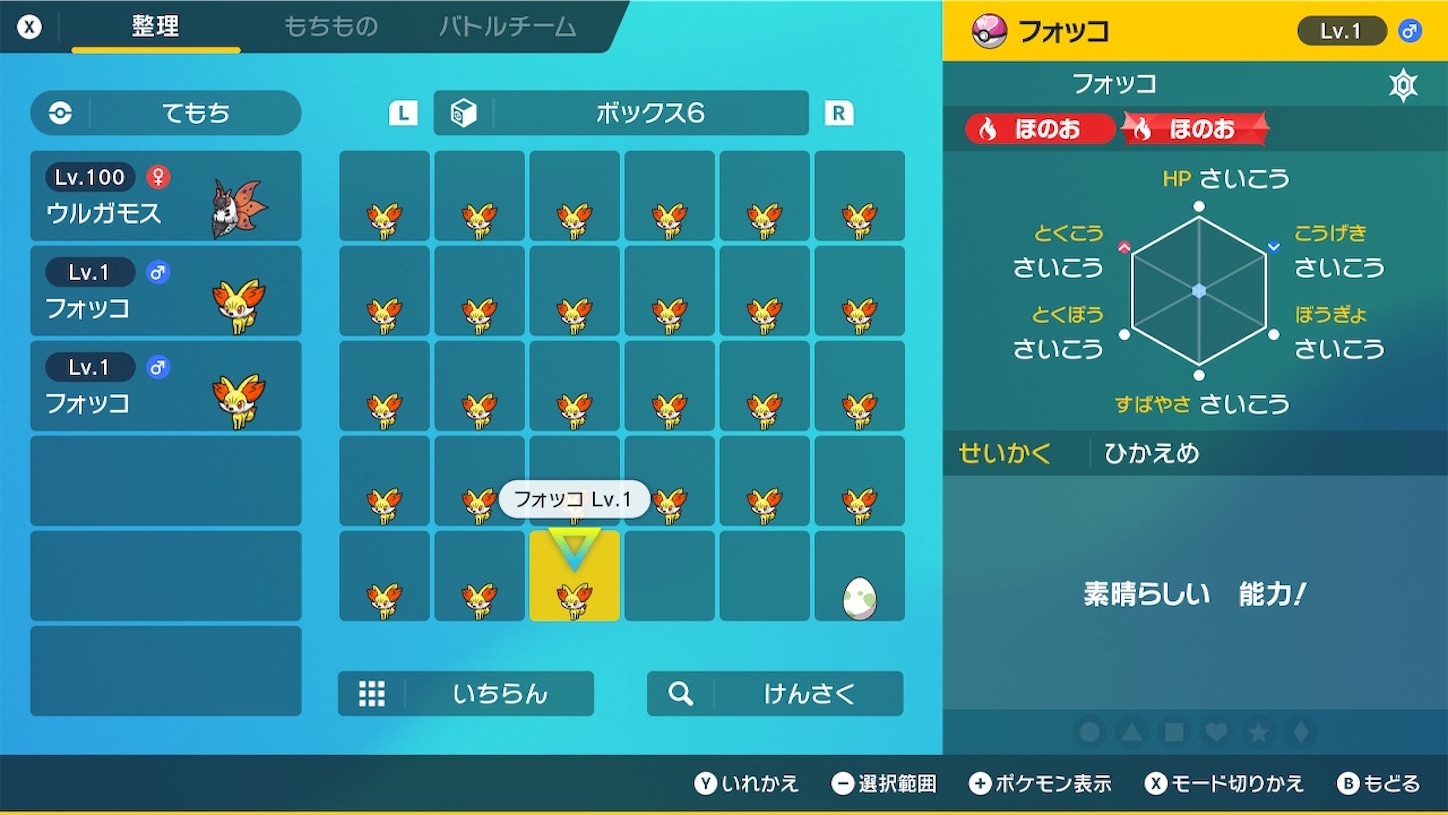Click the grid icon on いちらん
1448x815 pixels.
[372, 693]
